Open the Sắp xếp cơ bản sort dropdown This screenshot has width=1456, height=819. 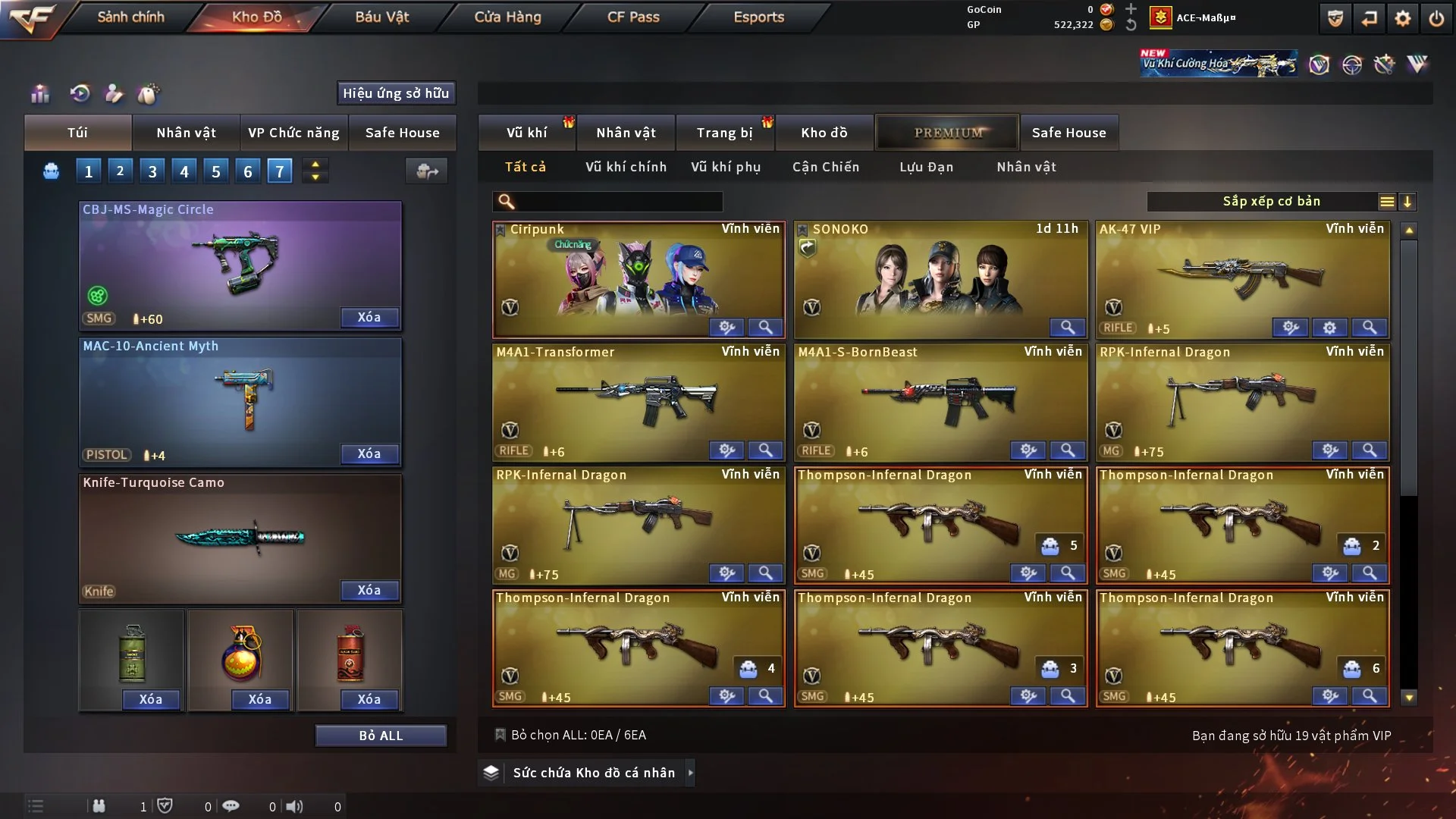pyautogui.click(x=1271, y=202)
